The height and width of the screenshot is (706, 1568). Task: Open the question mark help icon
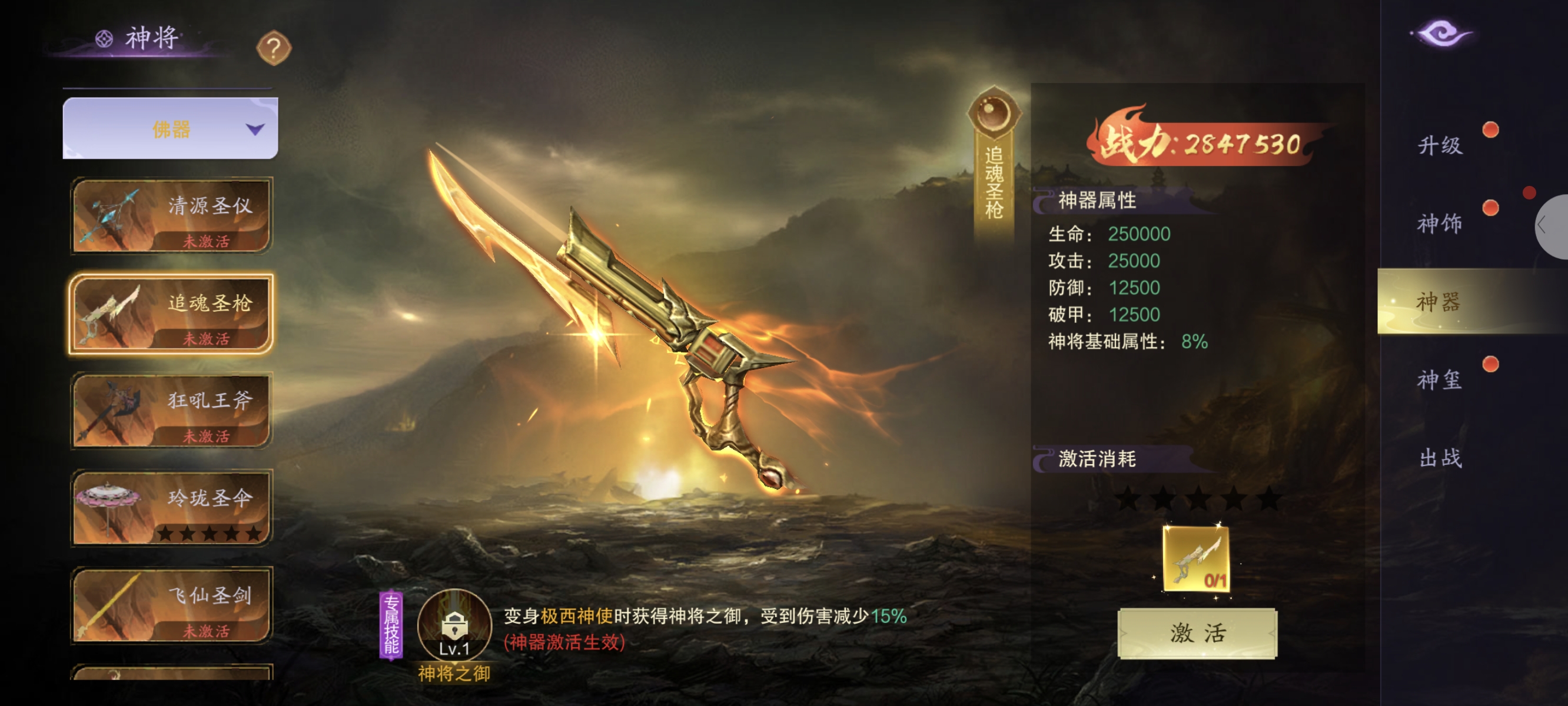[x=274, y=48]
